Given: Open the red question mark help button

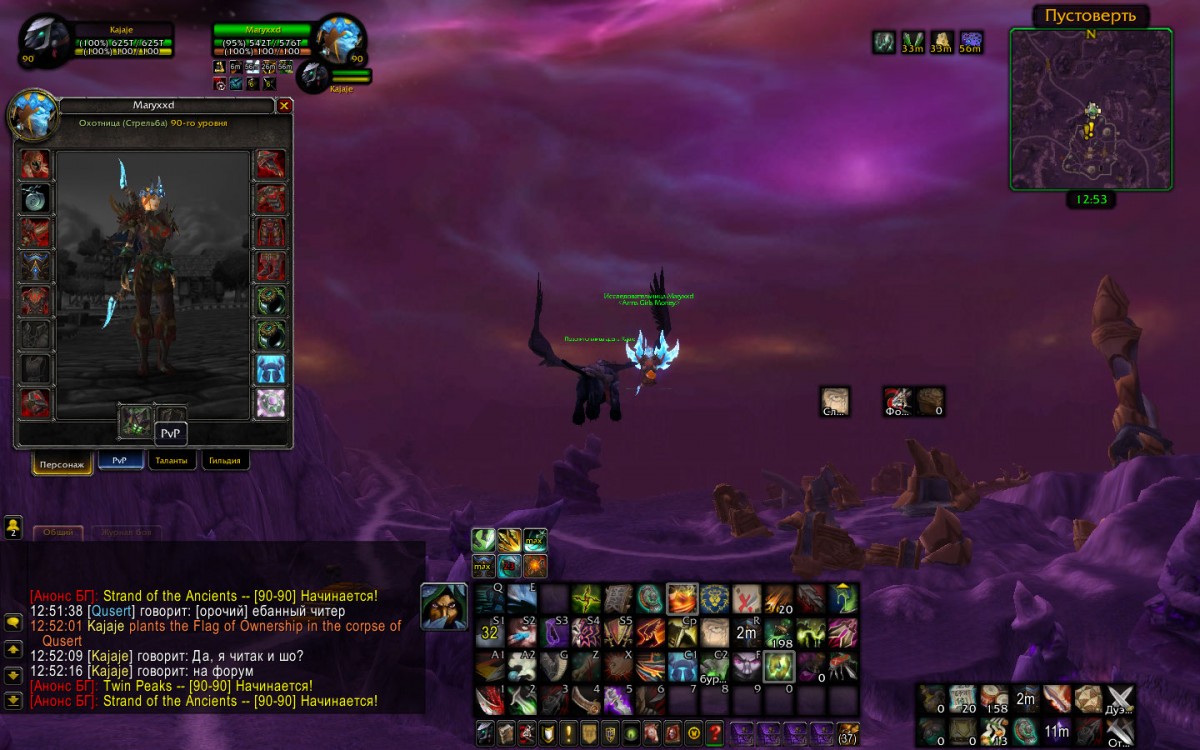Looking at the screenshot, I should point(714,732).
